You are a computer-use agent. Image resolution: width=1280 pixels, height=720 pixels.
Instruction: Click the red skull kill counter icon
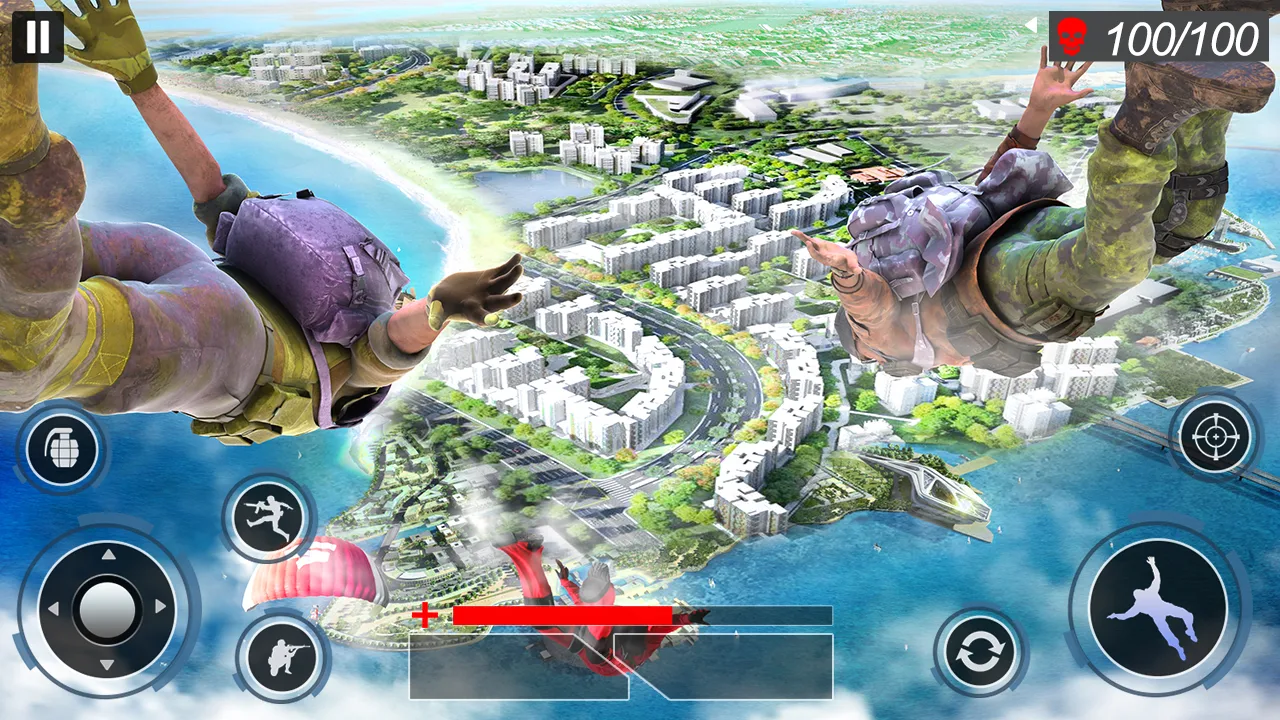coord(1072,38)
